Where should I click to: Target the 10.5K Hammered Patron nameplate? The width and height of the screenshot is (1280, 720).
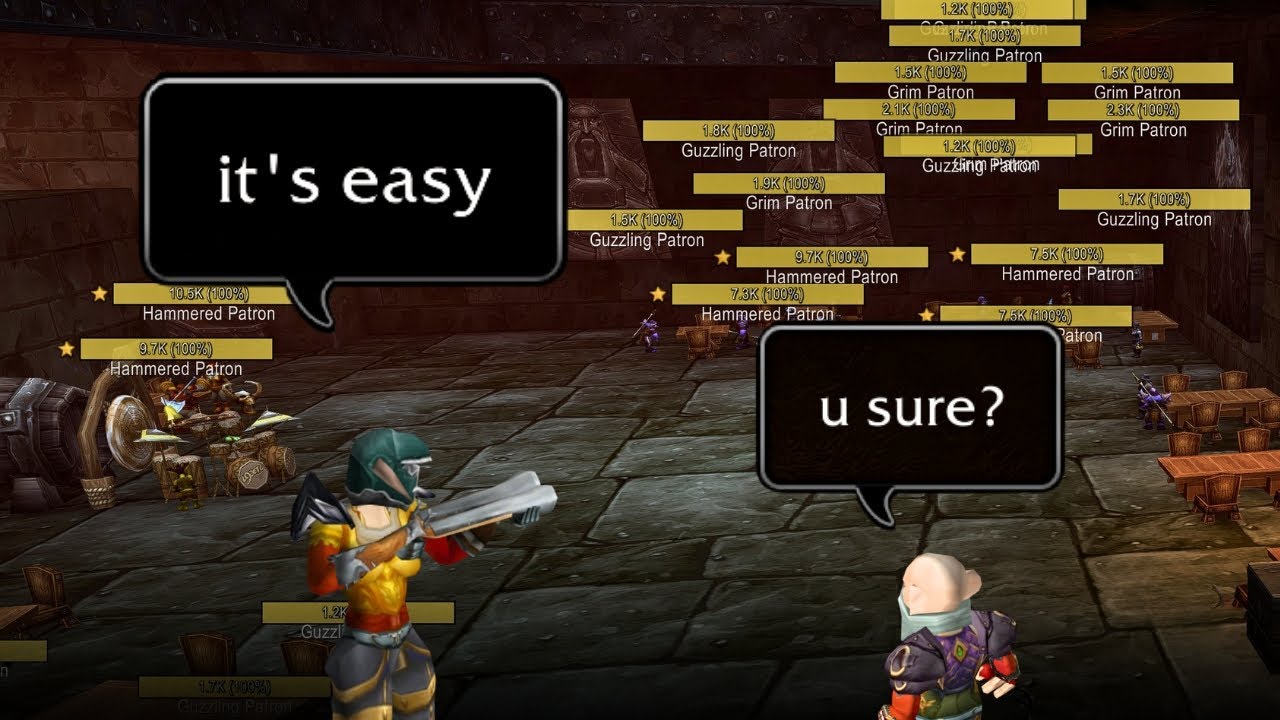coord(208,294)
